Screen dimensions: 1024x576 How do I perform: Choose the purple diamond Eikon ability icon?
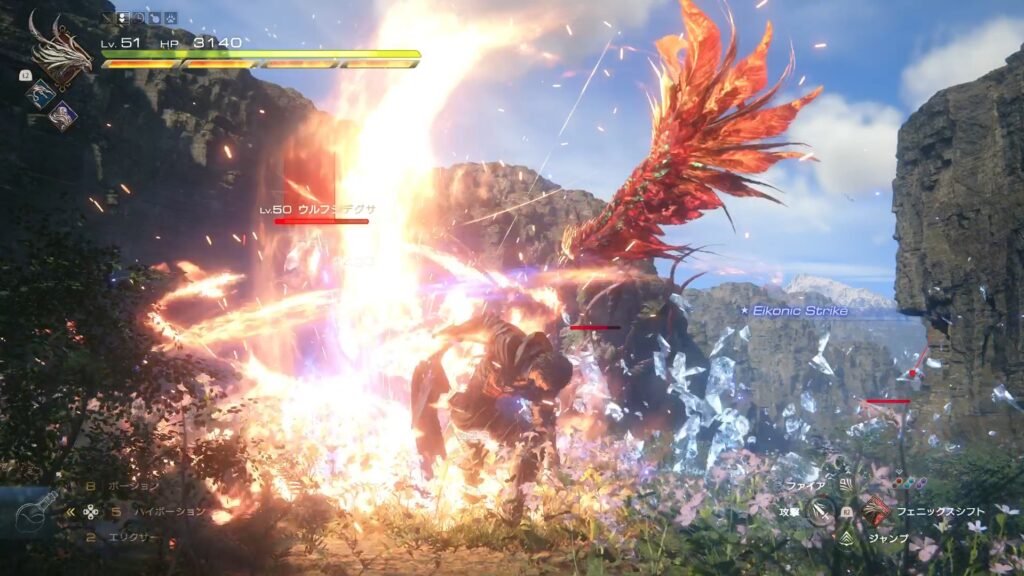coord(62,116)
